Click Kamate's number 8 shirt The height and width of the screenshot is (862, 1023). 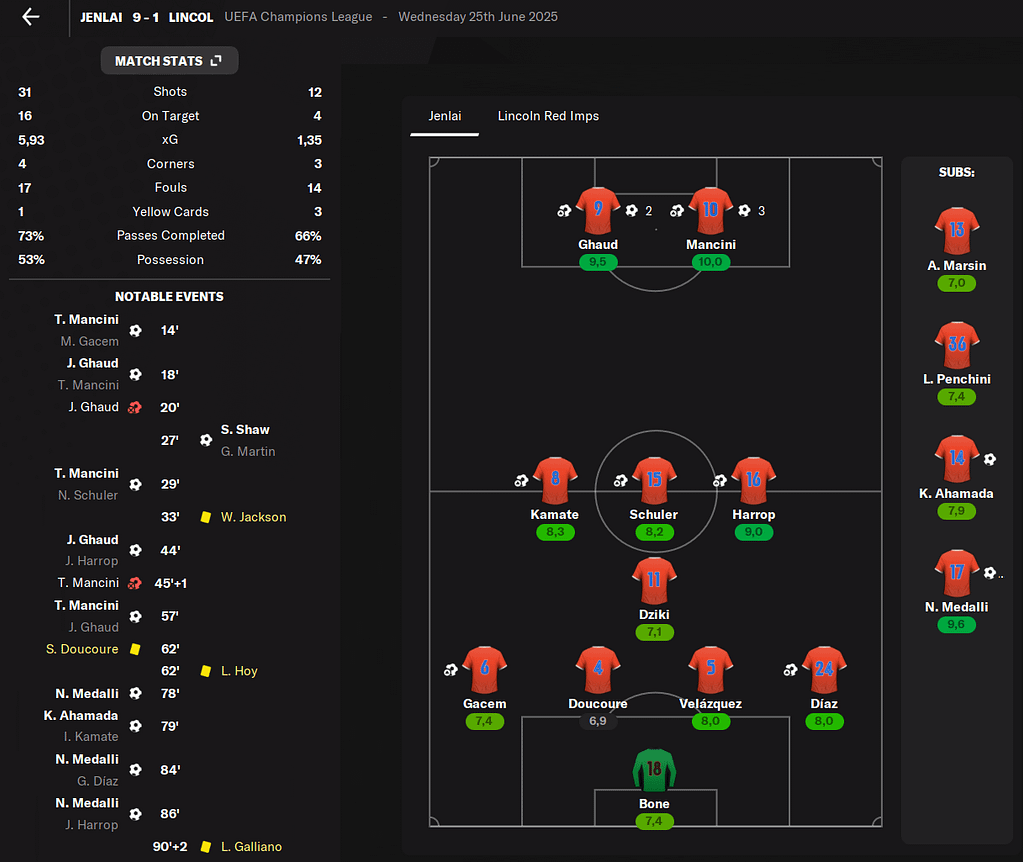coord(554,480)
